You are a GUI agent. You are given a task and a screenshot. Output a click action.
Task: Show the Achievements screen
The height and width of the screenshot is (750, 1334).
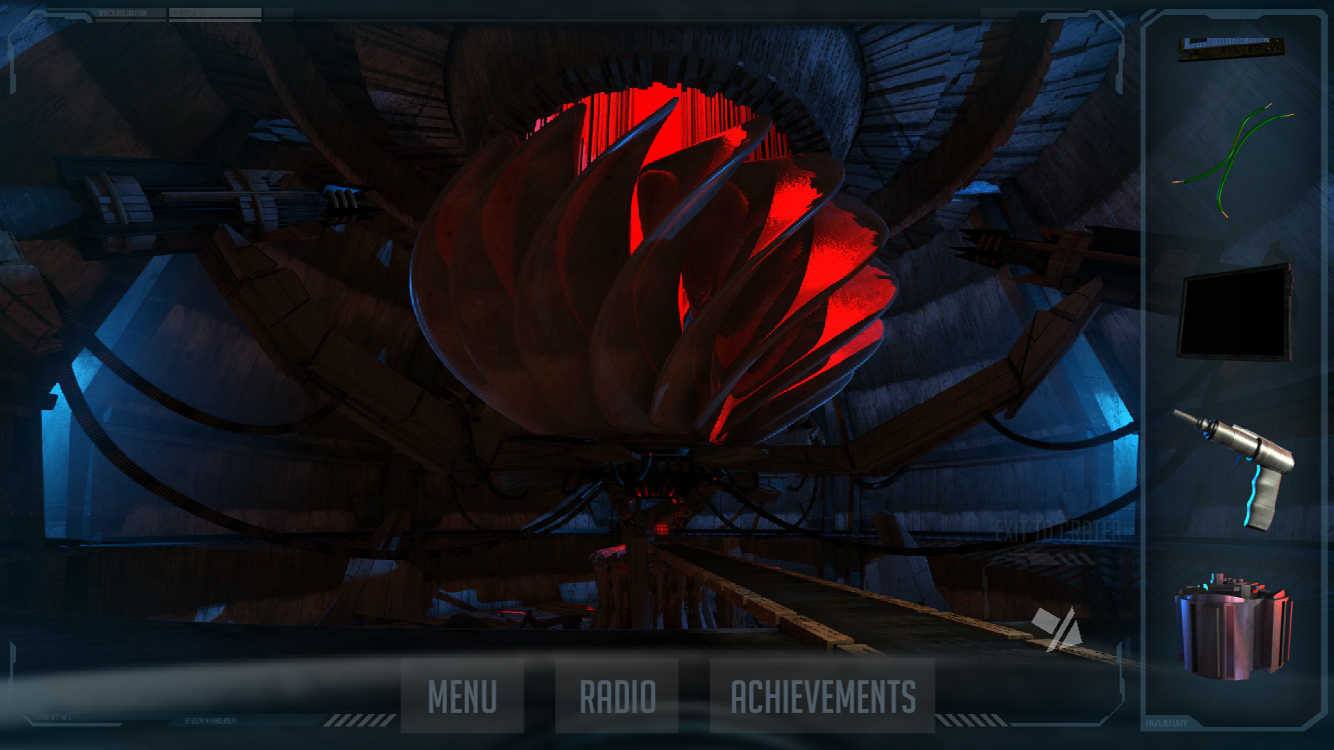pyautogui.click(x=822, y=696)
